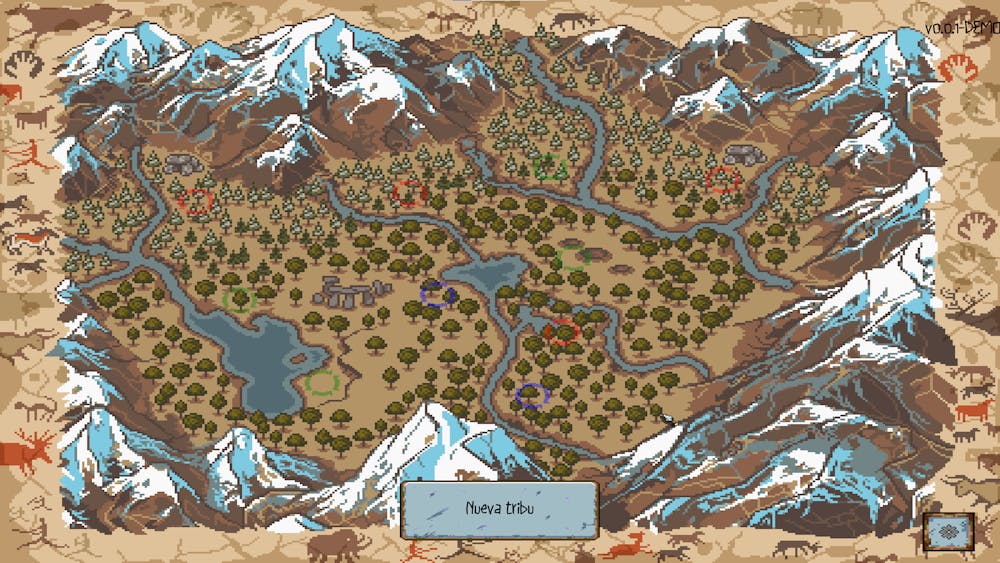Select the red circle enclosed by the river loop
This screenshot has width=1000, height=563.
pos(563,331)
